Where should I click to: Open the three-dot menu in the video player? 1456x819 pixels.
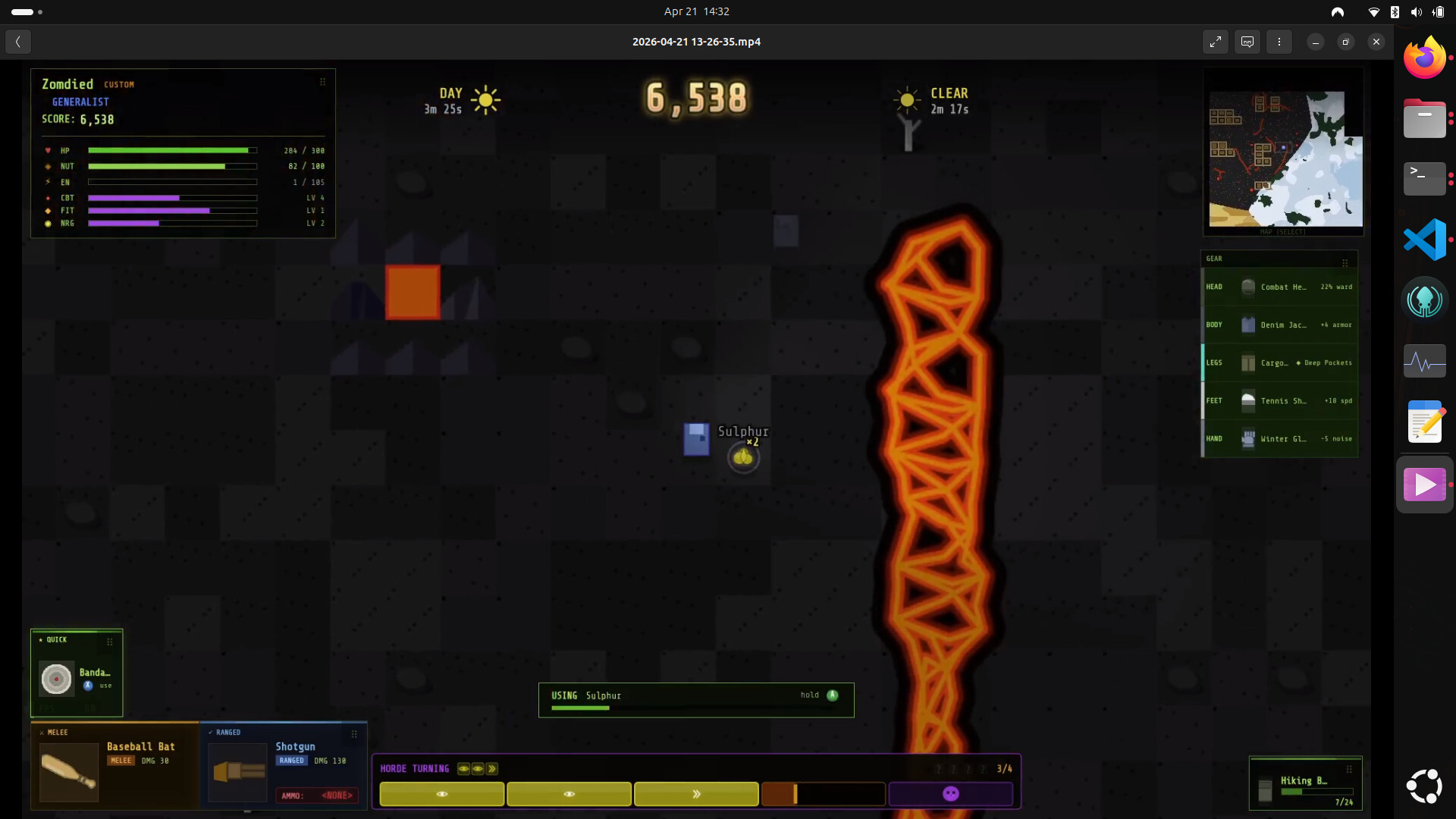click(x=1279, y=42)
